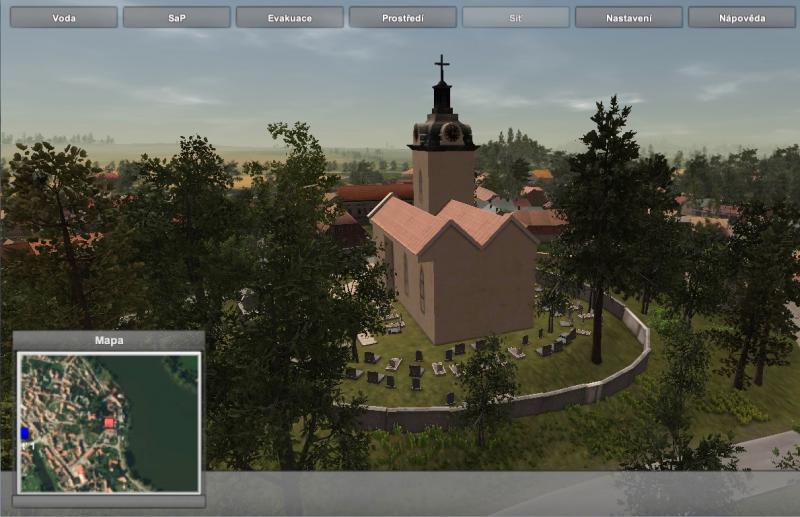Open the Voda menu

tap(63, 18)
